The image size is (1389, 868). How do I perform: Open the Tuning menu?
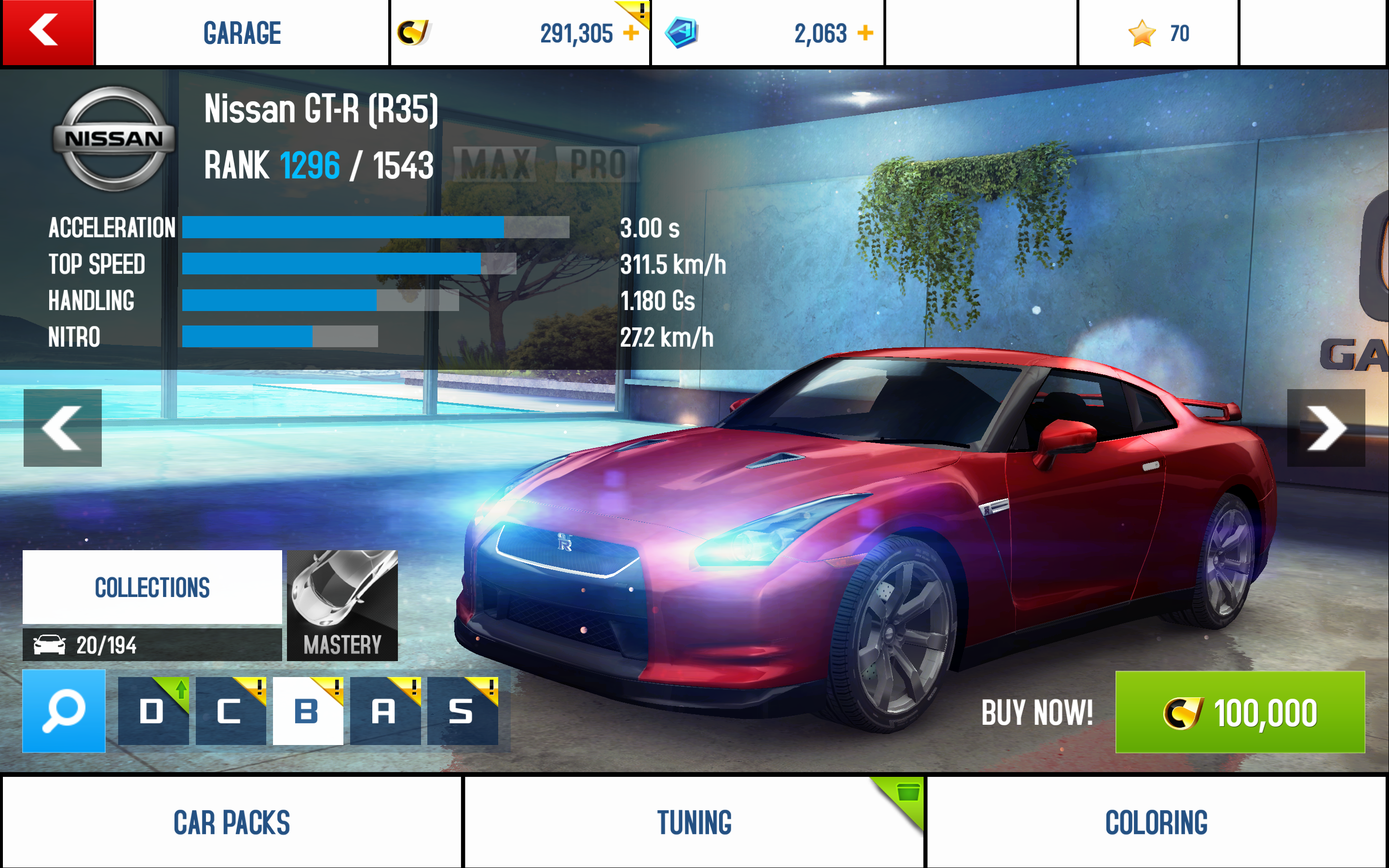tap(694, 822)
